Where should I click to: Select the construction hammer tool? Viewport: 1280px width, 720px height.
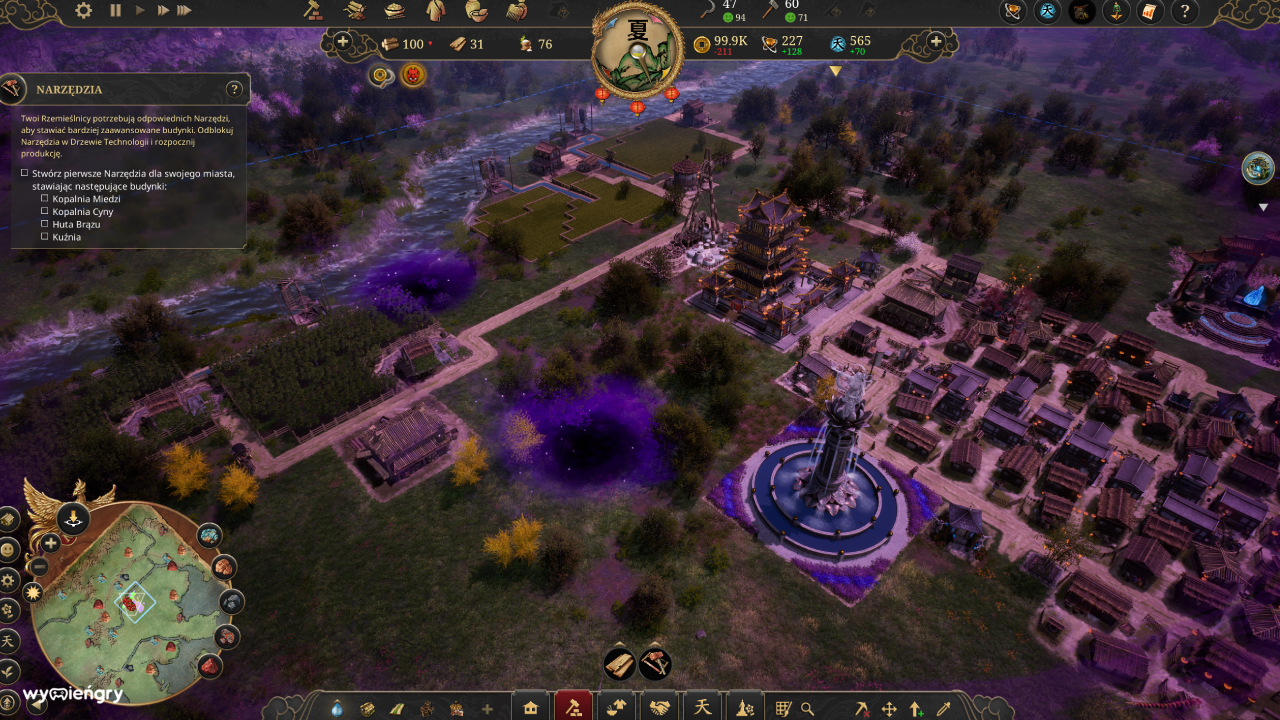(x=575, y=706)
